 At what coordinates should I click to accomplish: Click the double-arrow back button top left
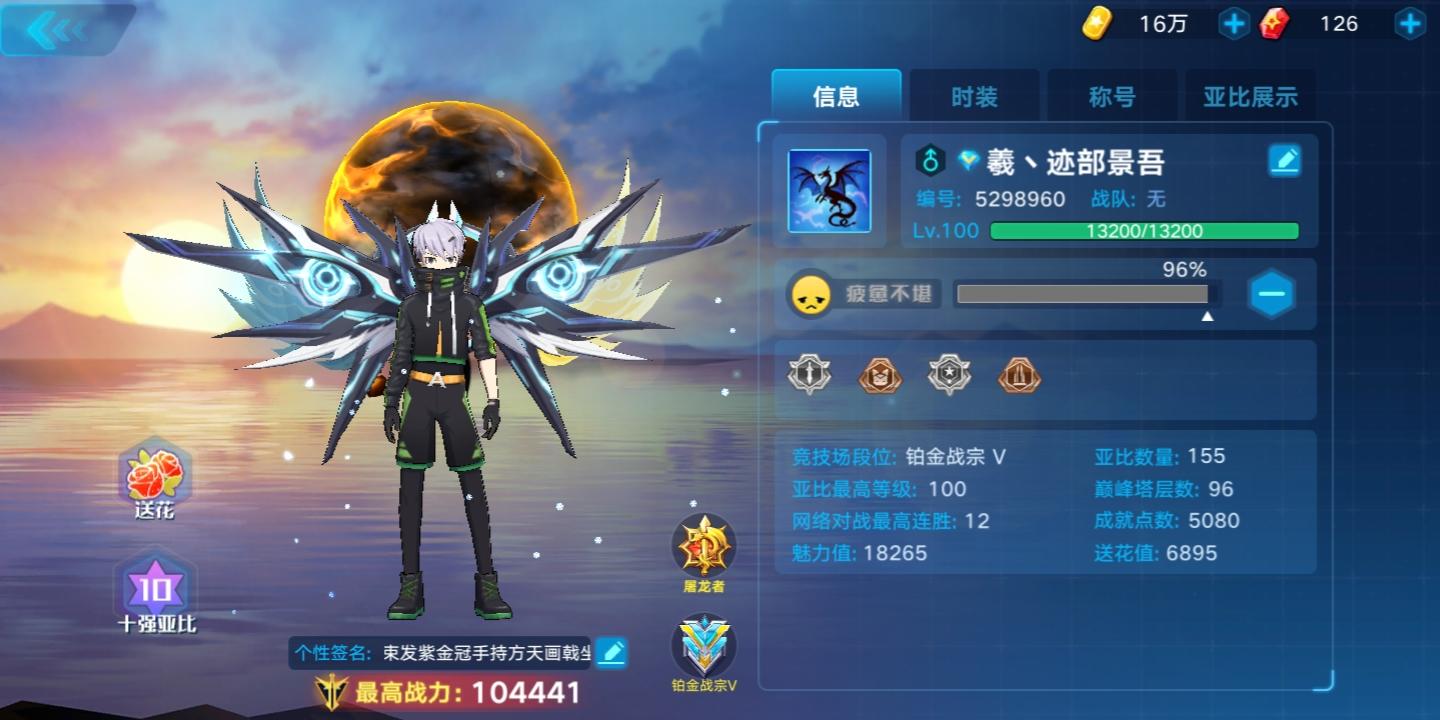coord(55,28)
